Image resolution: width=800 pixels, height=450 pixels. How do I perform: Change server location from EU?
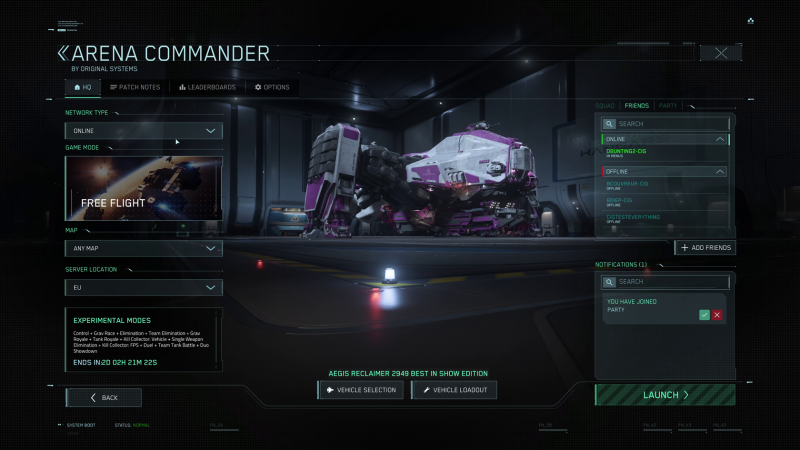point(144,288)
